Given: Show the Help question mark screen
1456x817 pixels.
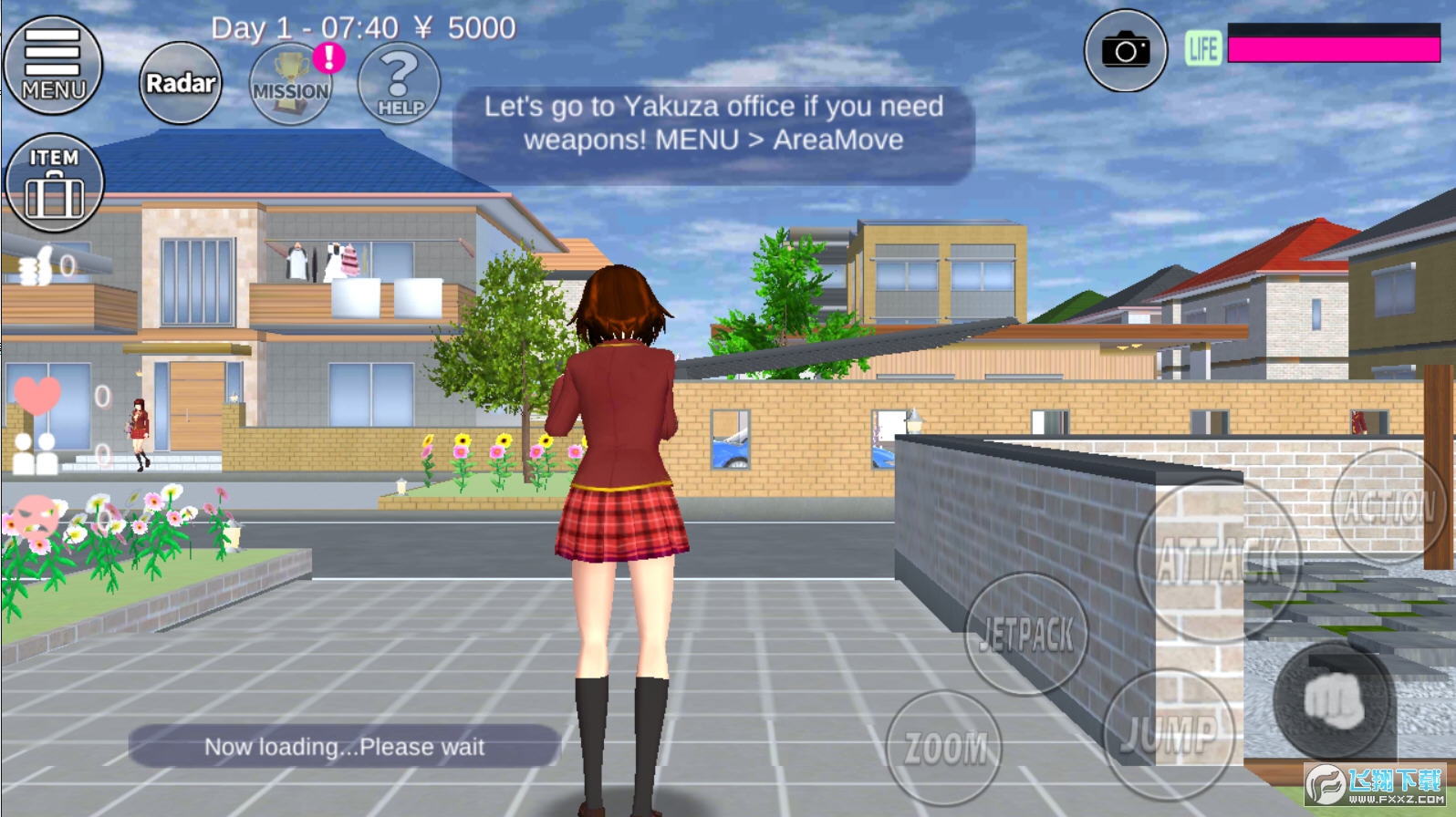Looking at the screenshot, I should click(400, 84).
